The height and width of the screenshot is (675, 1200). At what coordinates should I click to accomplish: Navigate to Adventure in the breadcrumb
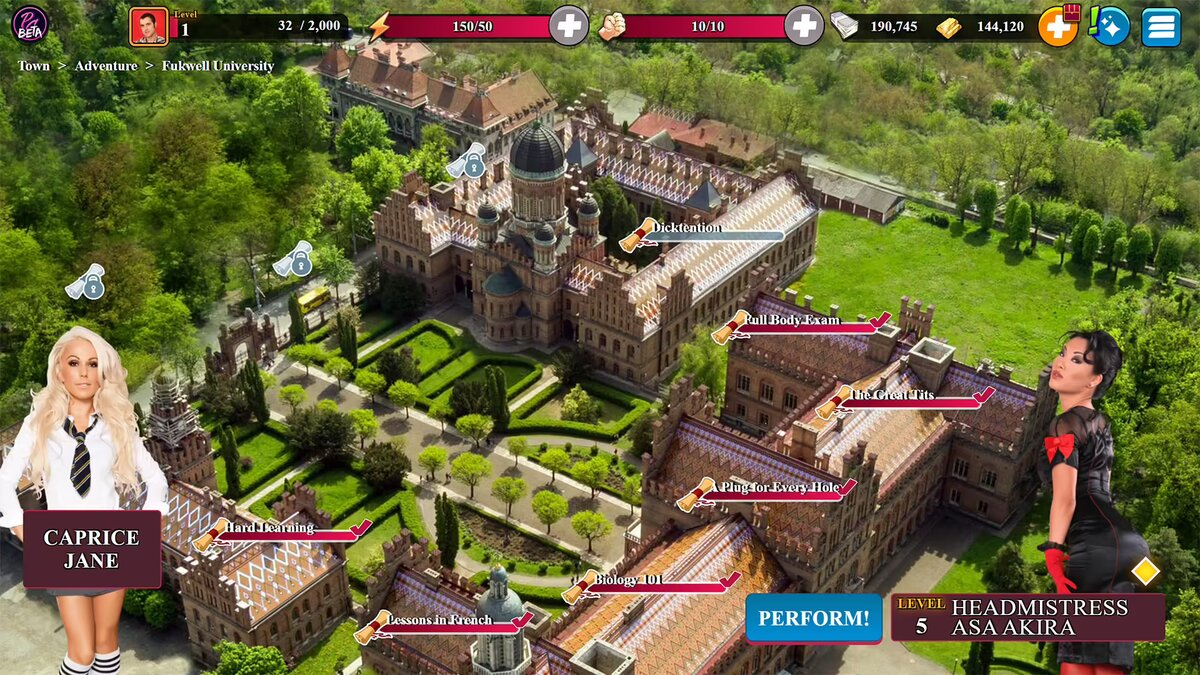106,66
